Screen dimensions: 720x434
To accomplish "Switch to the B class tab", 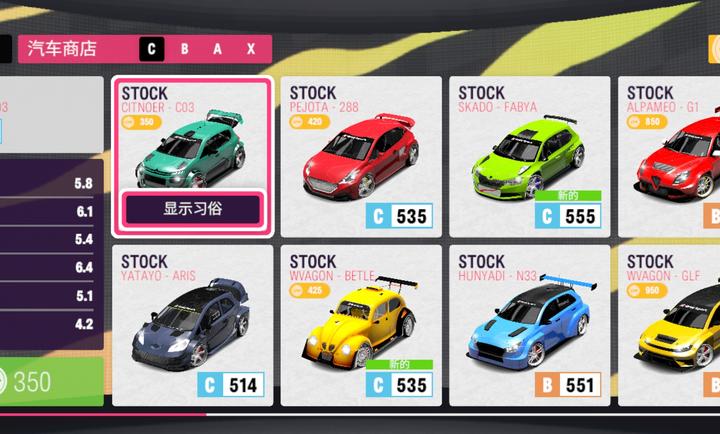I will click(x=184, y=48).
